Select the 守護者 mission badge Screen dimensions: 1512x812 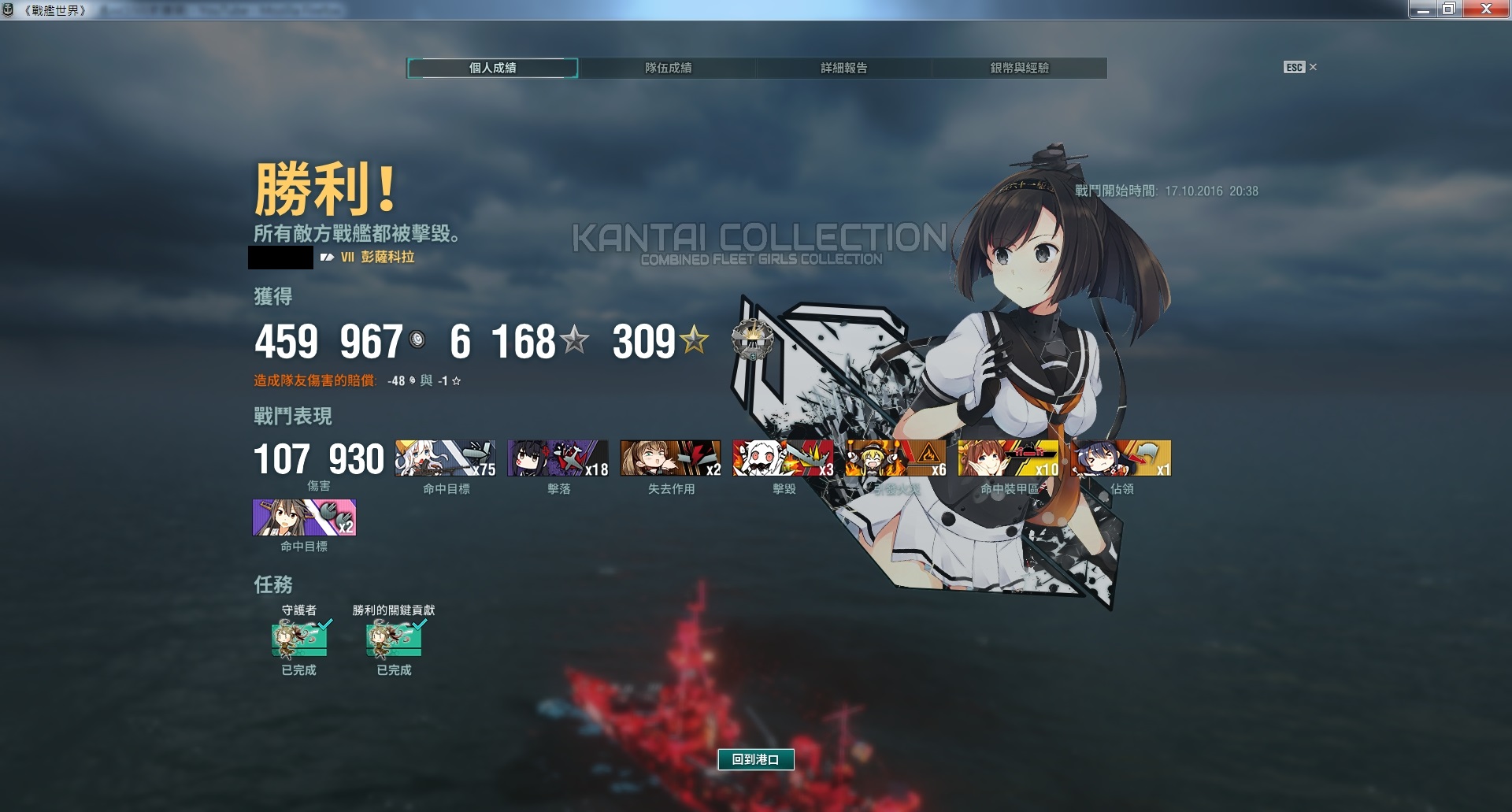pyautogui.click(x=299, y=639)
